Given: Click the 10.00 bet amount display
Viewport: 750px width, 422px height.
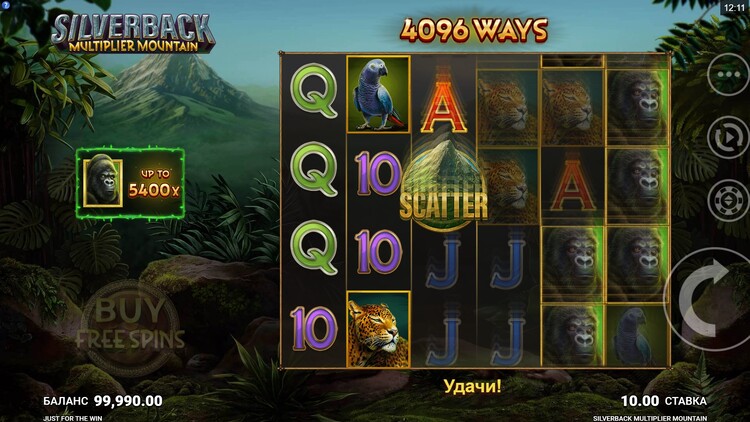Looking at the screenshot, I should coord(640,400).
